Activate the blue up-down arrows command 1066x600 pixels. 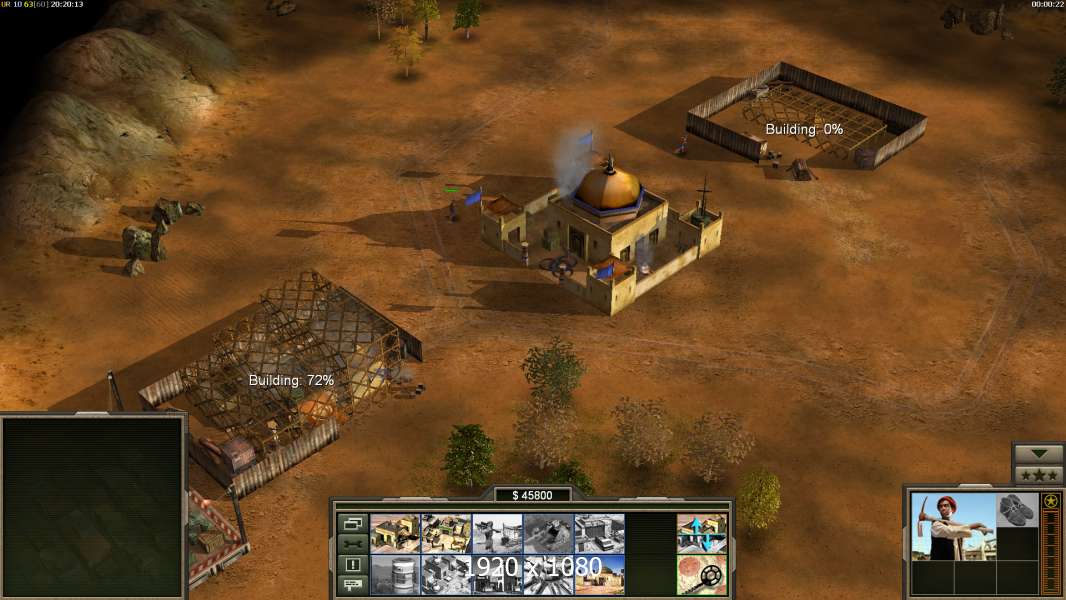pos(701,533)
